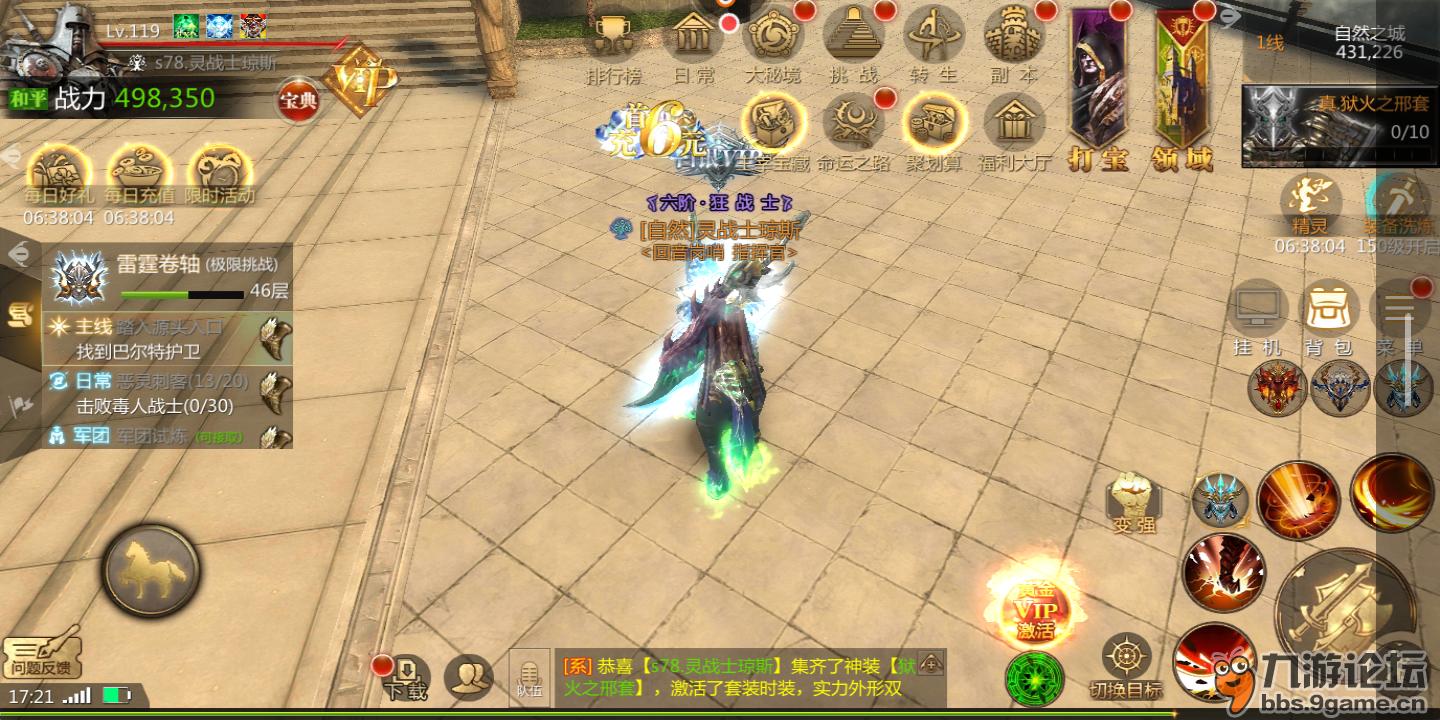This screenshot has height=720, width=1440.
Task: Tap the 领域 domain banner
Action: [1184, 90]
